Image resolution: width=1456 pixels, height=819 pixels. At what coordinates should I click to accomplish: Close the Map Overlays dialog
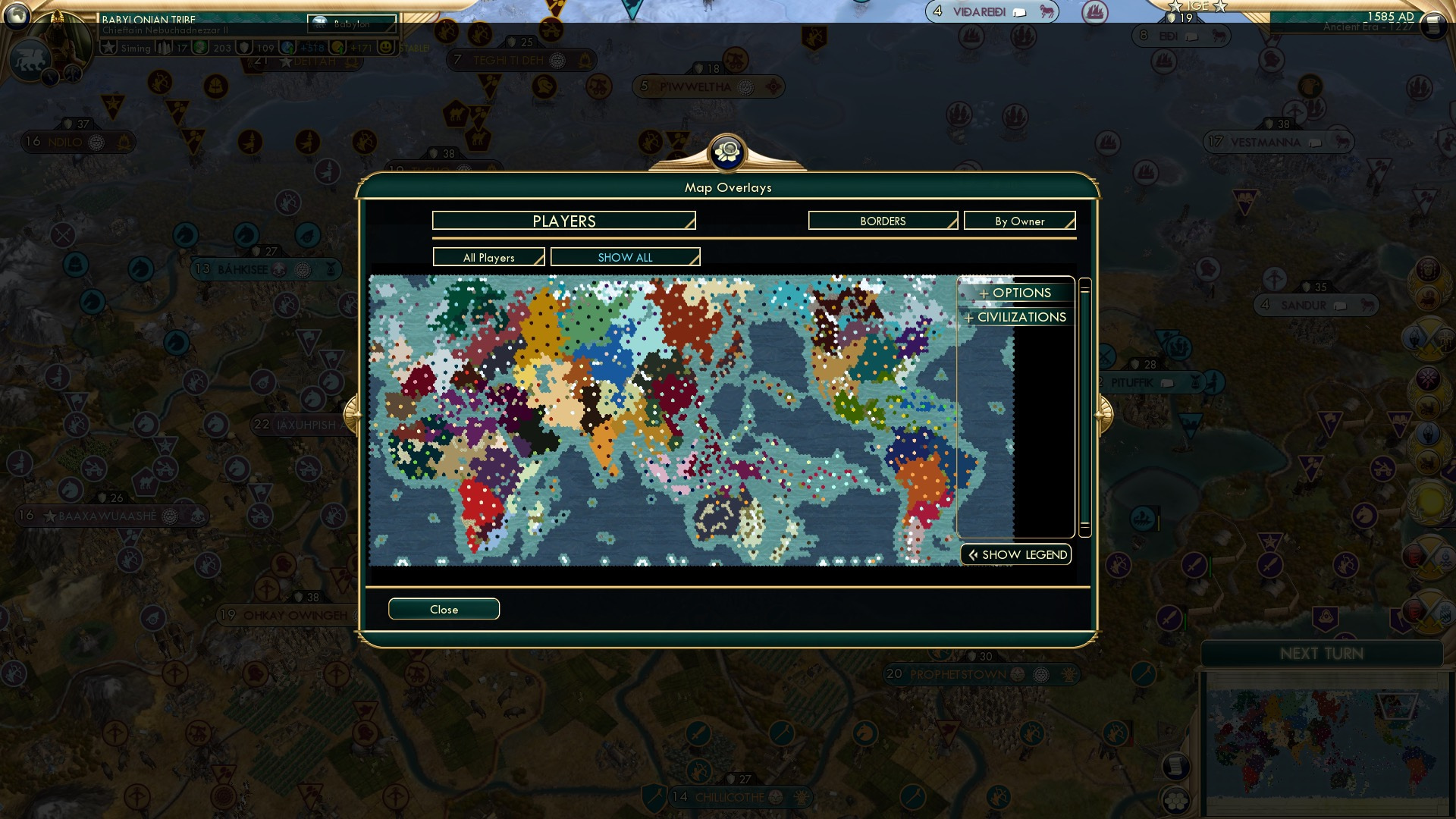pos(444,609)
